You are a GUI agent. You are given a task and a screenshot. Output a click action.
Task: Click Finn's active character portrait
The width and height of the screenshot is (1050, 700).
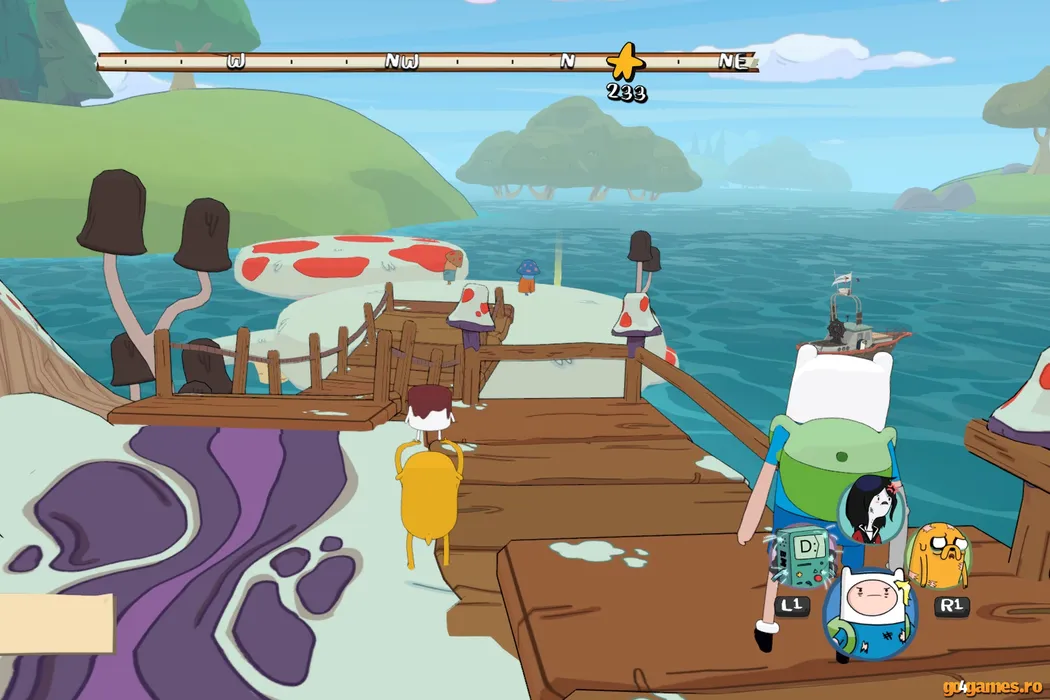click(870, 610)
